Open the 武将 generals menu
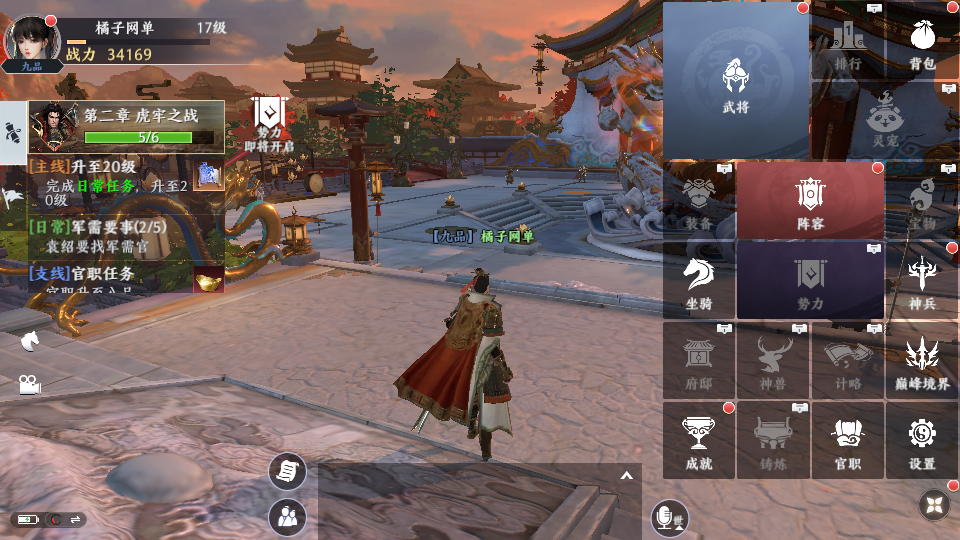Screen dimensions: 960x540 click(736, 80)
